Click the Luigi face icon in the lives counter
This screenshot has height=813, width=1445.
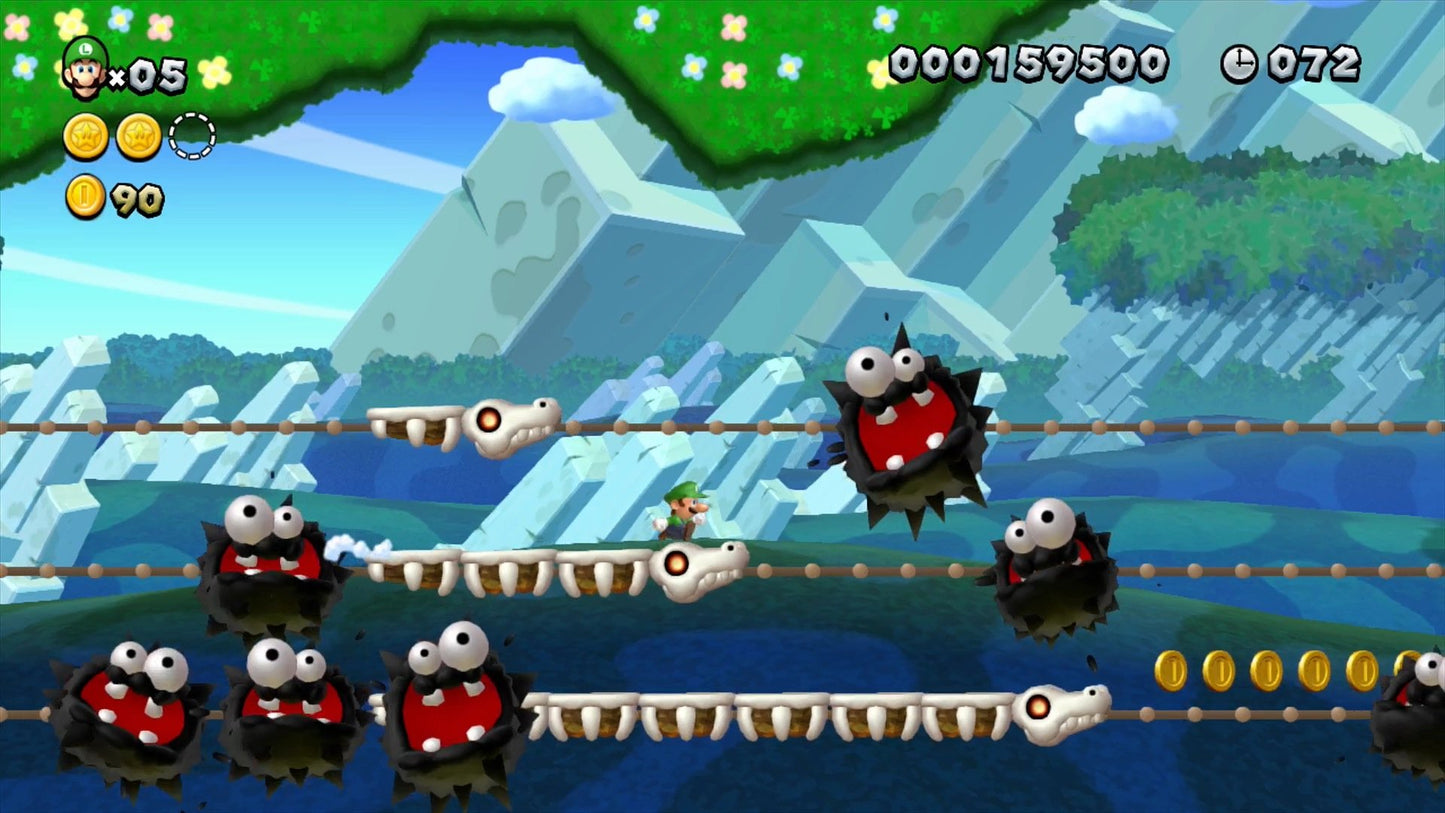85,70
